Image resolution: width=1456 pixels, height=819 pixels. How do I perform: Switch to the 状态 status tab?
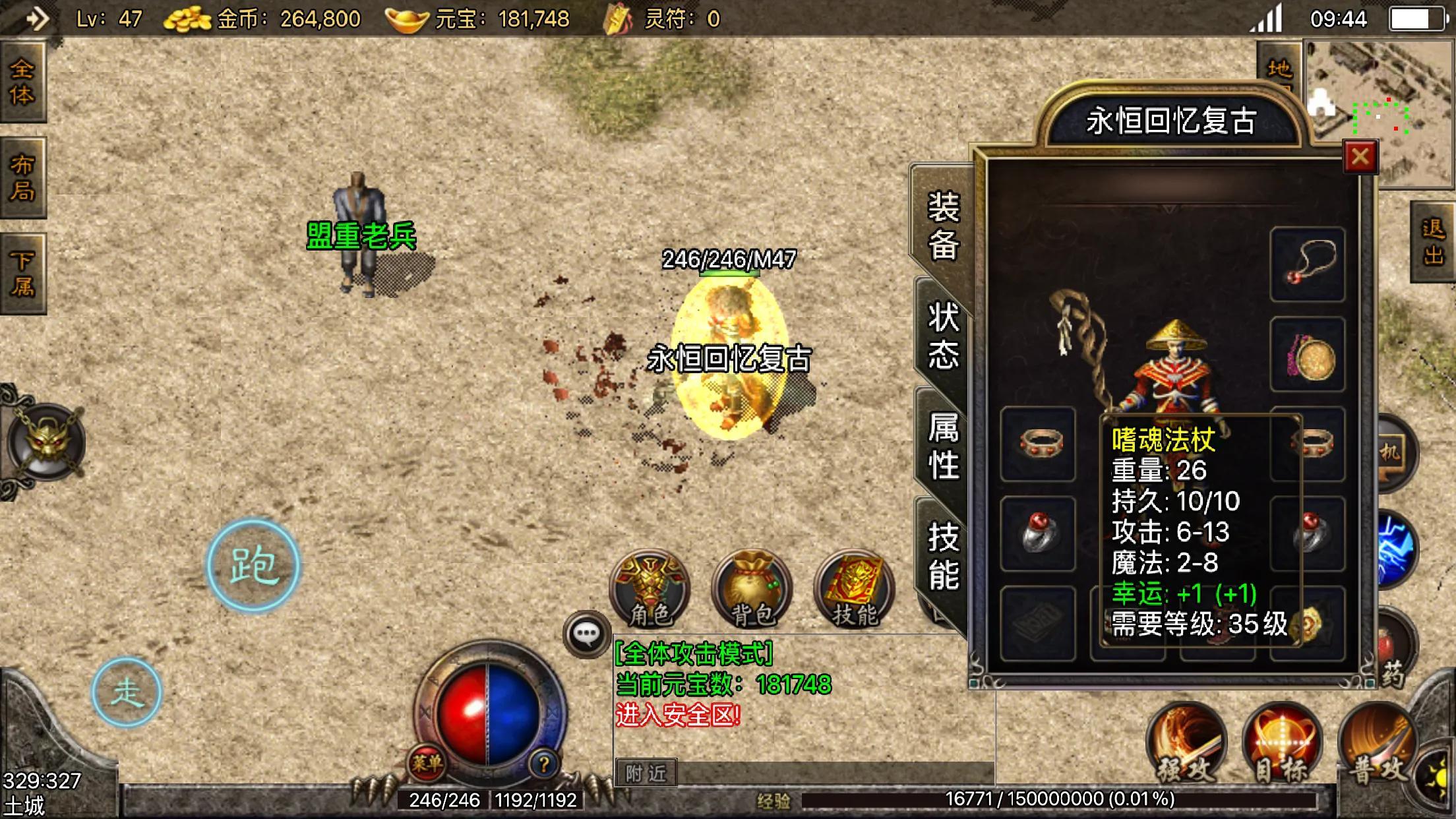point(943,335)
